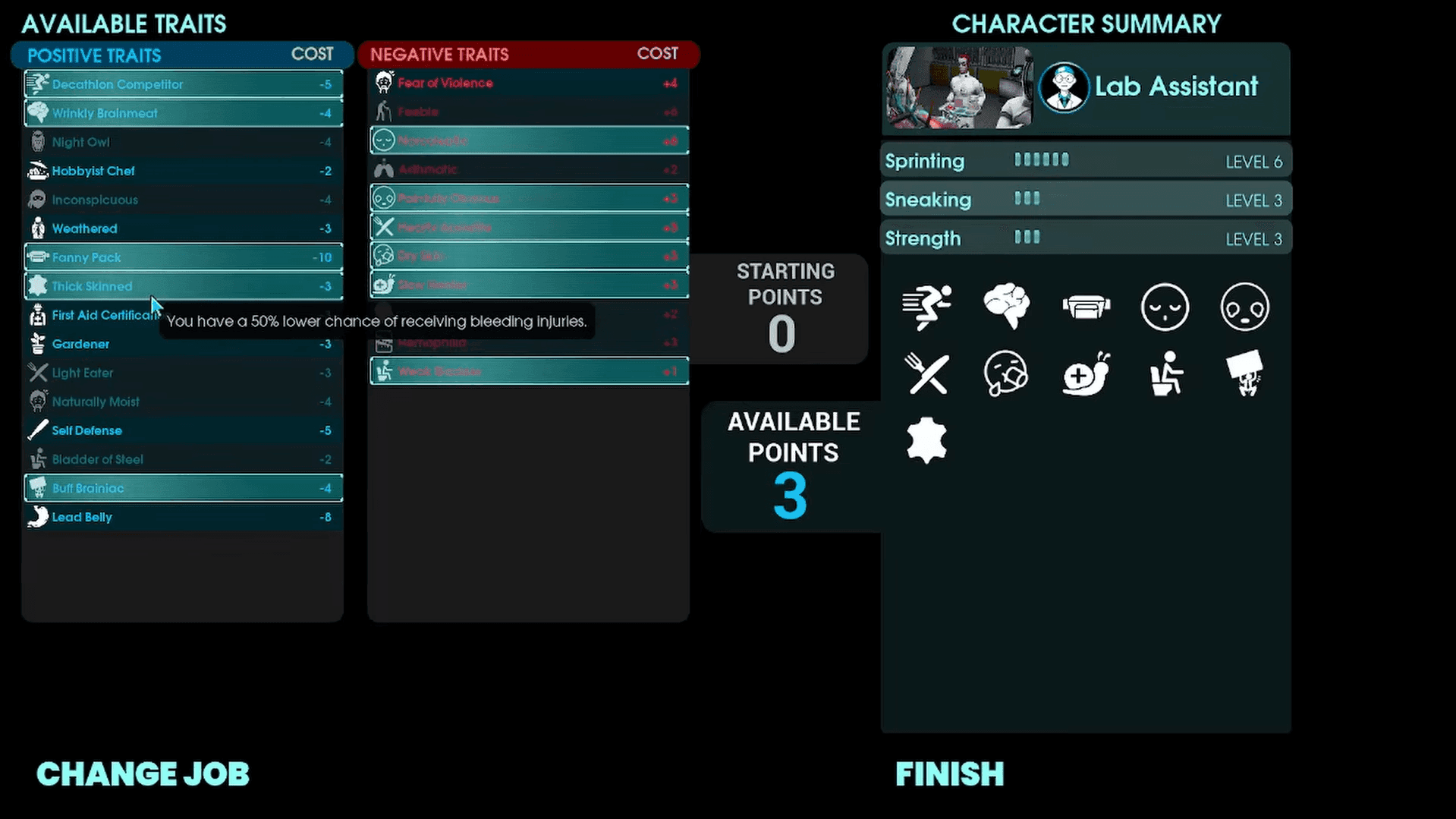Click the fanny pack icon in character summary
1456x819 pixels.
click(1086, 307)
